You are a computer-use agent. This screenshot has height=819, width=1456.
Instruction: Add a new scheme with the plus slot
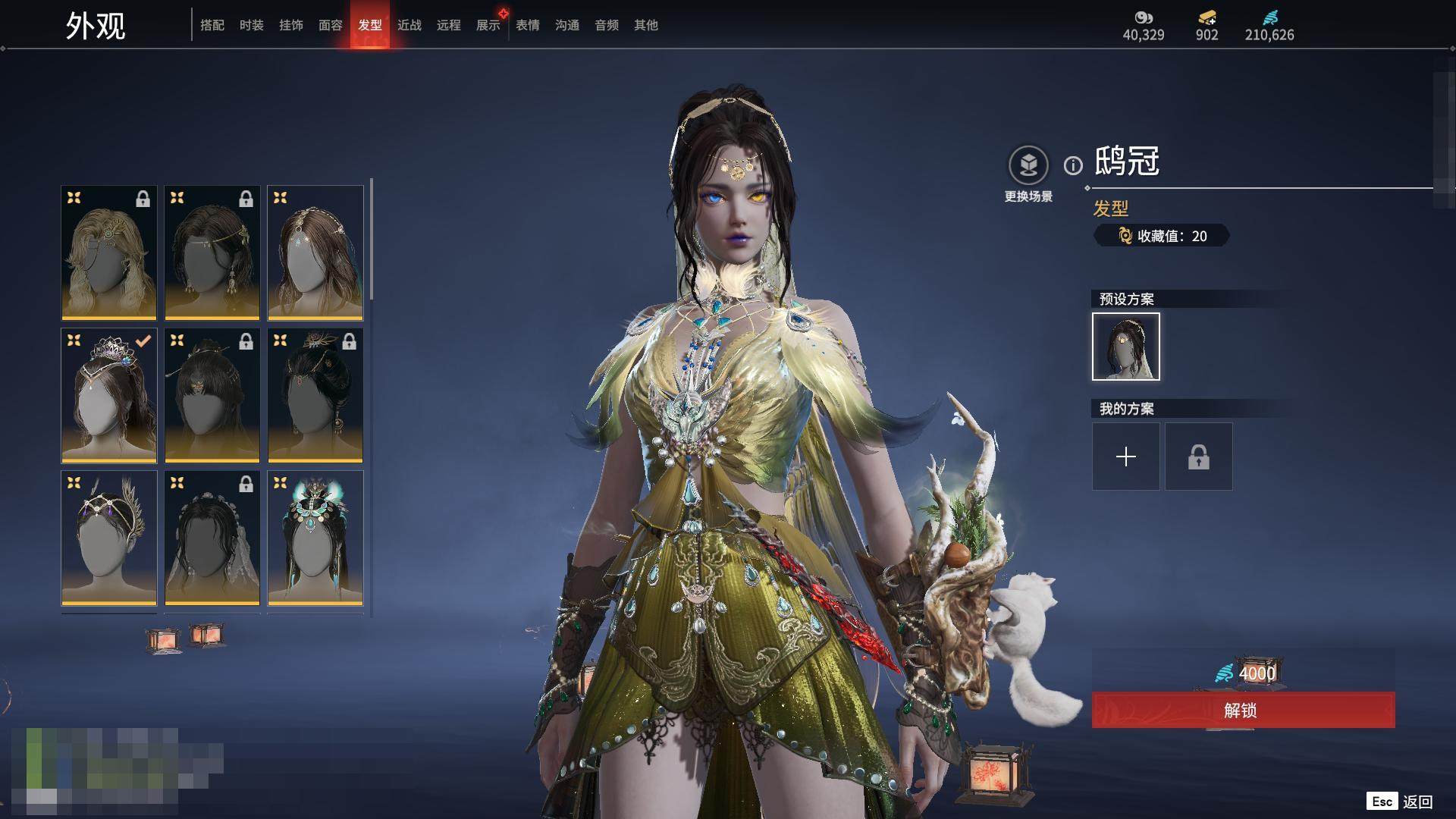(1126, 457)
